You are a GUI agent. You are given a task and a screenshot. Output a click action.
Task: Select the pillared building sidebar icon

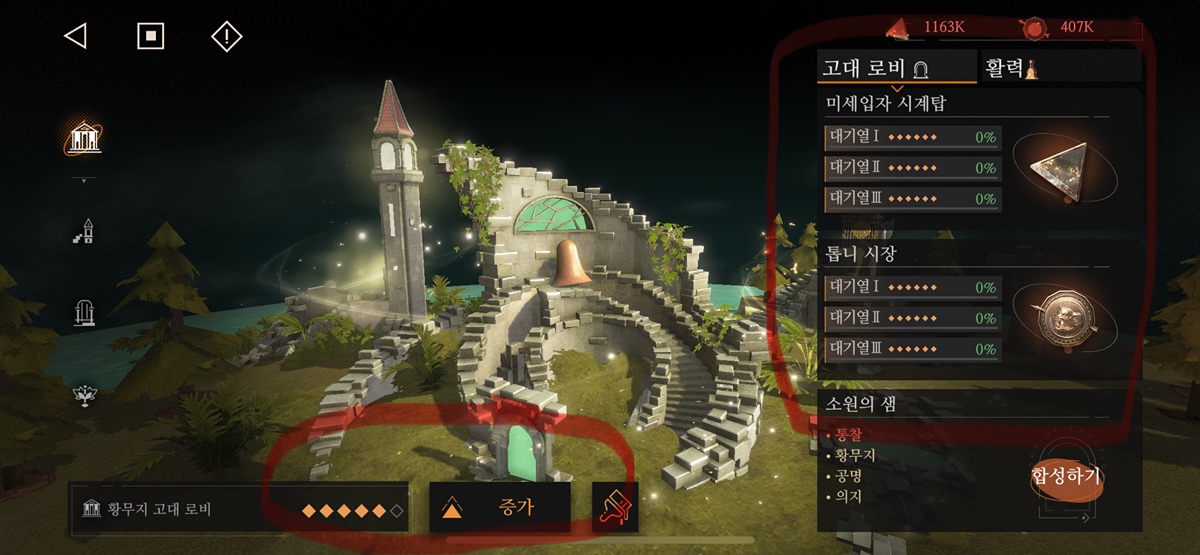pyautogui.click(x=84, y=138)
